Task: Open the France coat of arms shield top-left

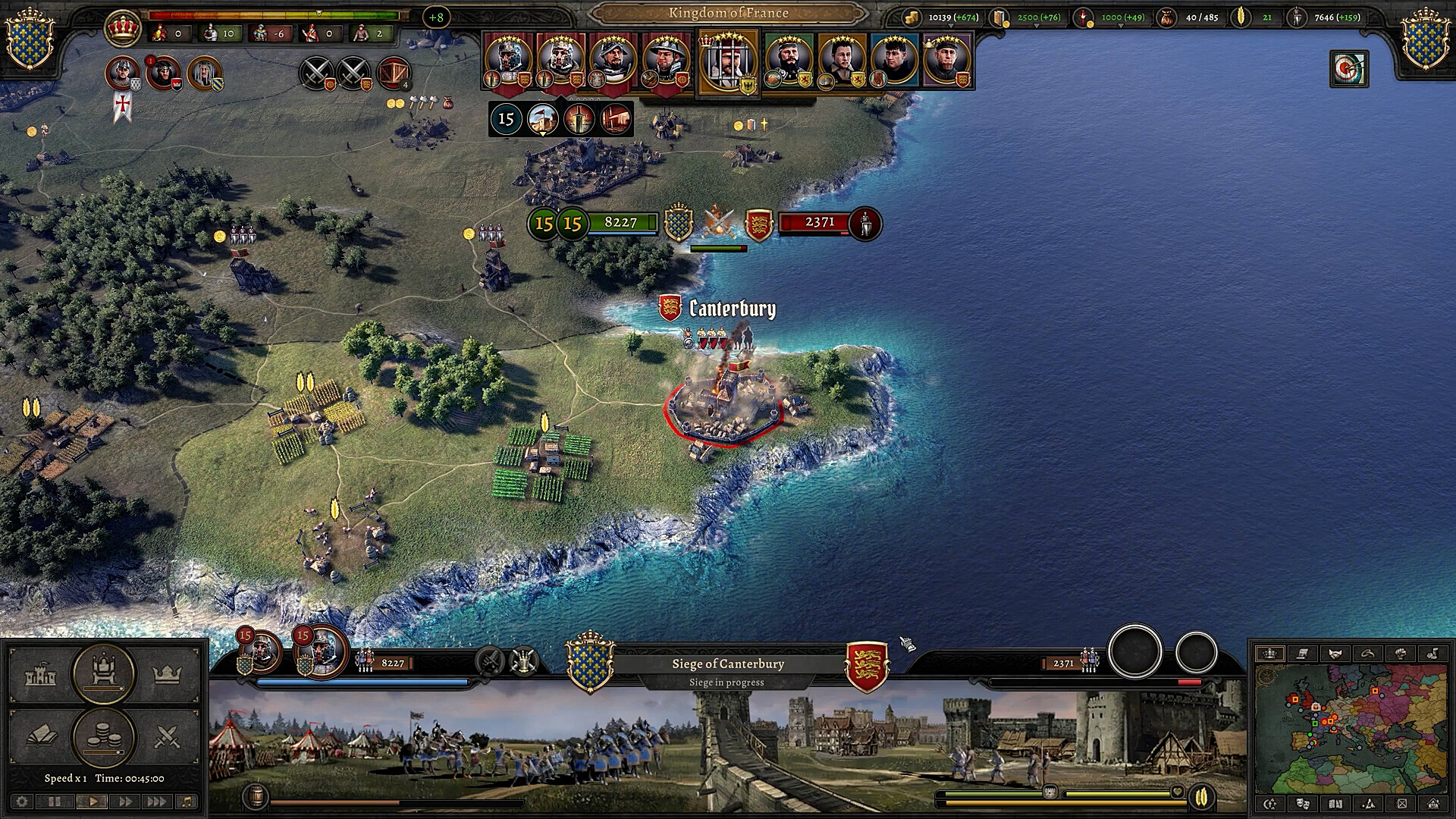Action: (x=30, y=39)
